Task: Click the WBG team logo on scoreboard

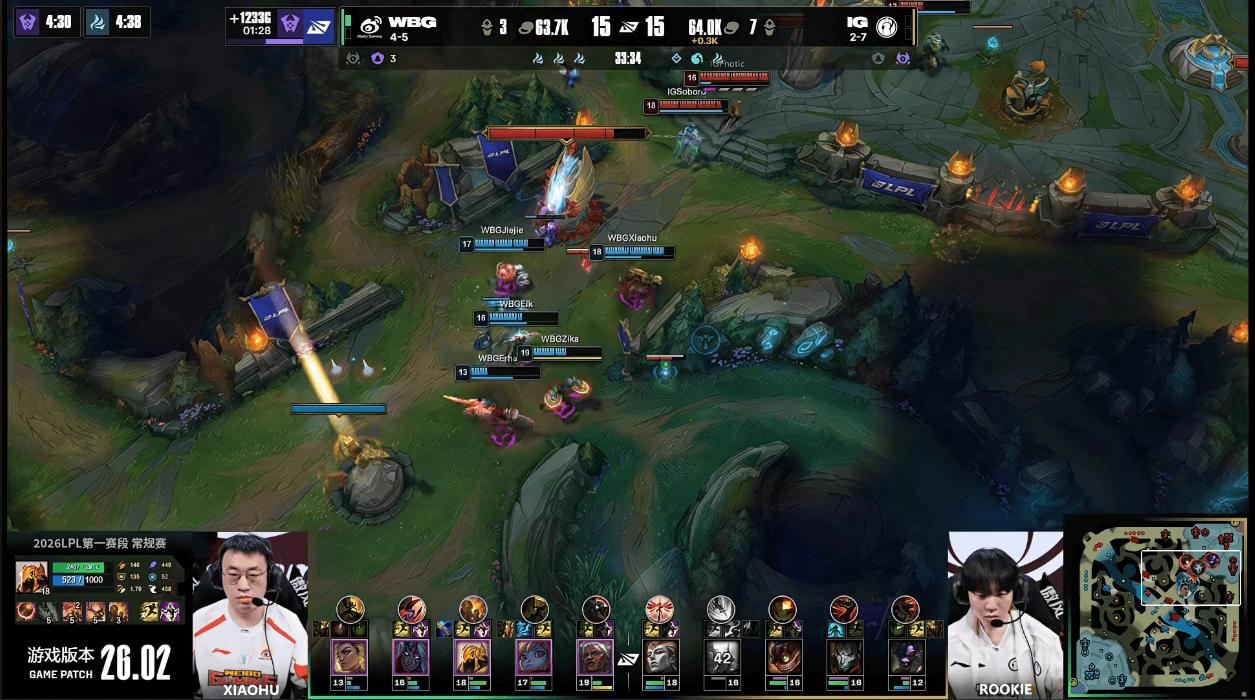Action: click(x=370, y=25)
